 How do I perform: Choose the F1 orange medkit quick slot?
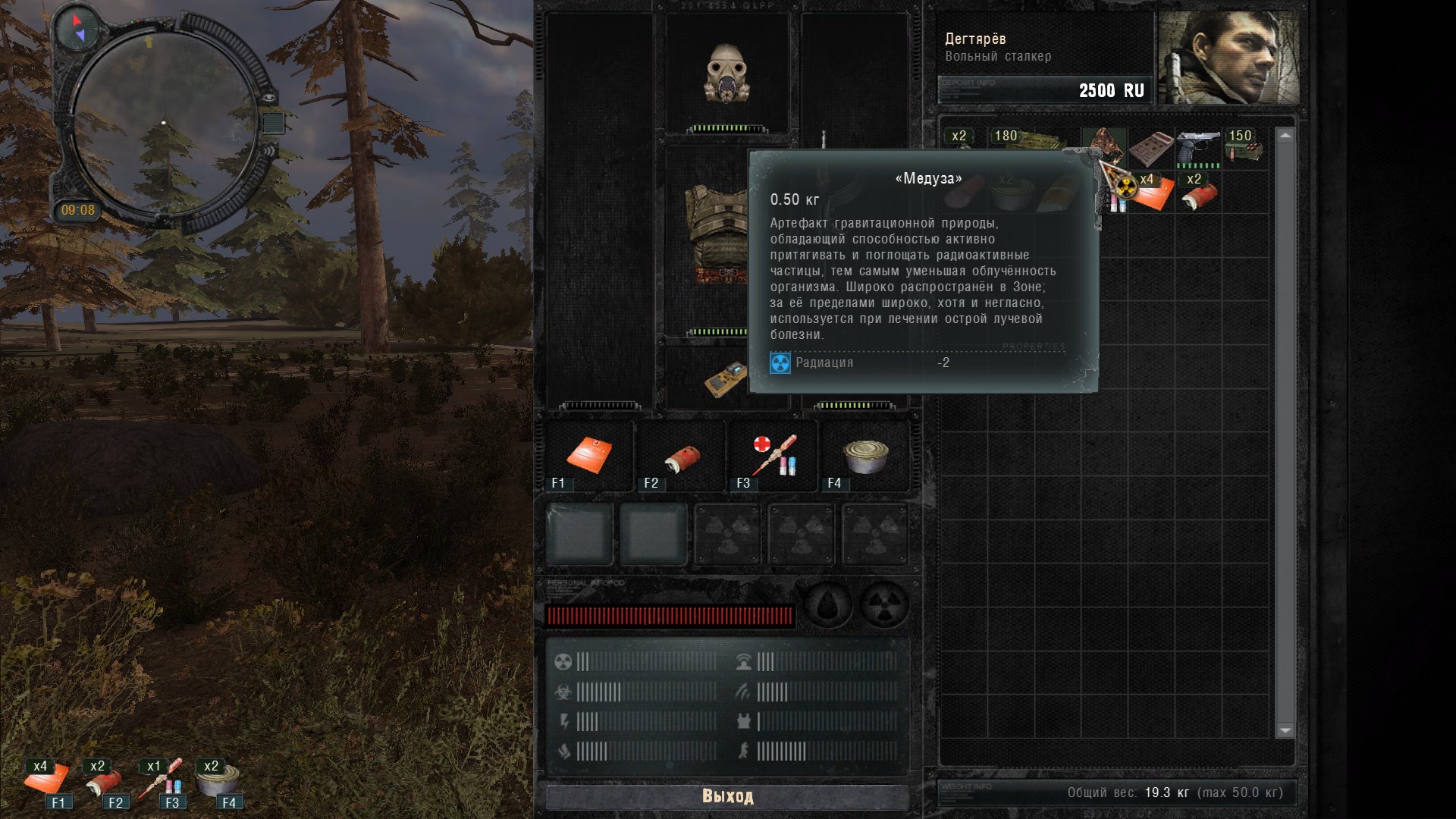click(589, 456)
